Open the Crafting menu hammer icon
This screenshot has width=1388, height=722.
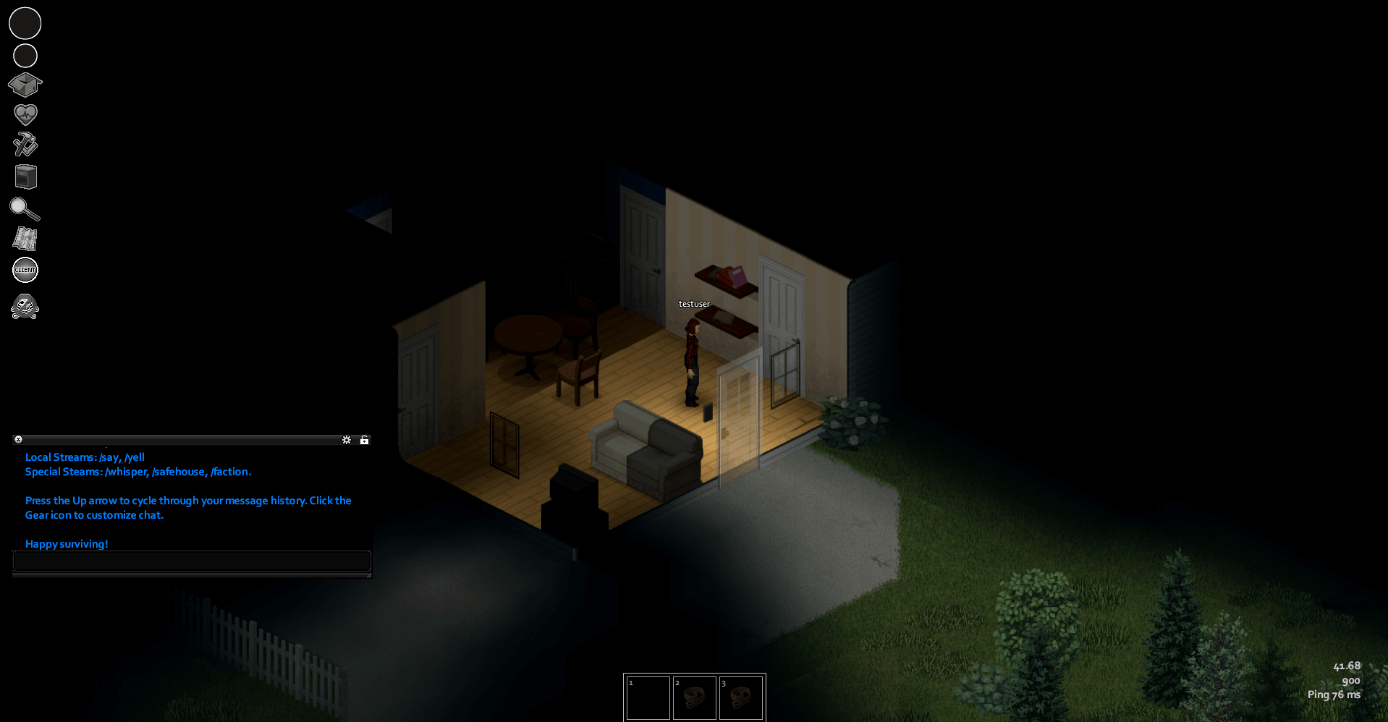(25, 143)
